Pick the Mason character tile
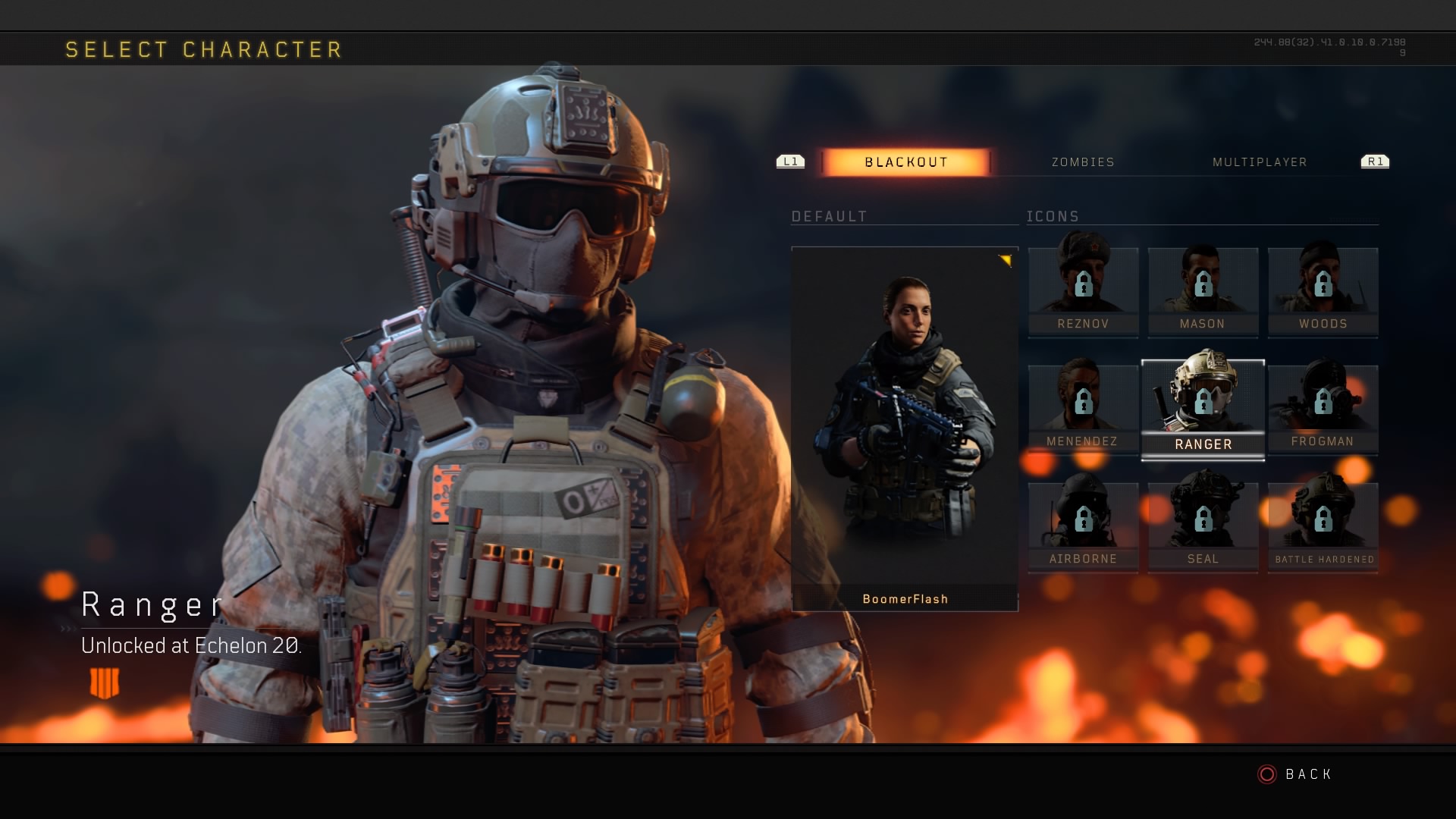The height and width of the screenshot is (819, 1456). click(x=1203, y=292)
